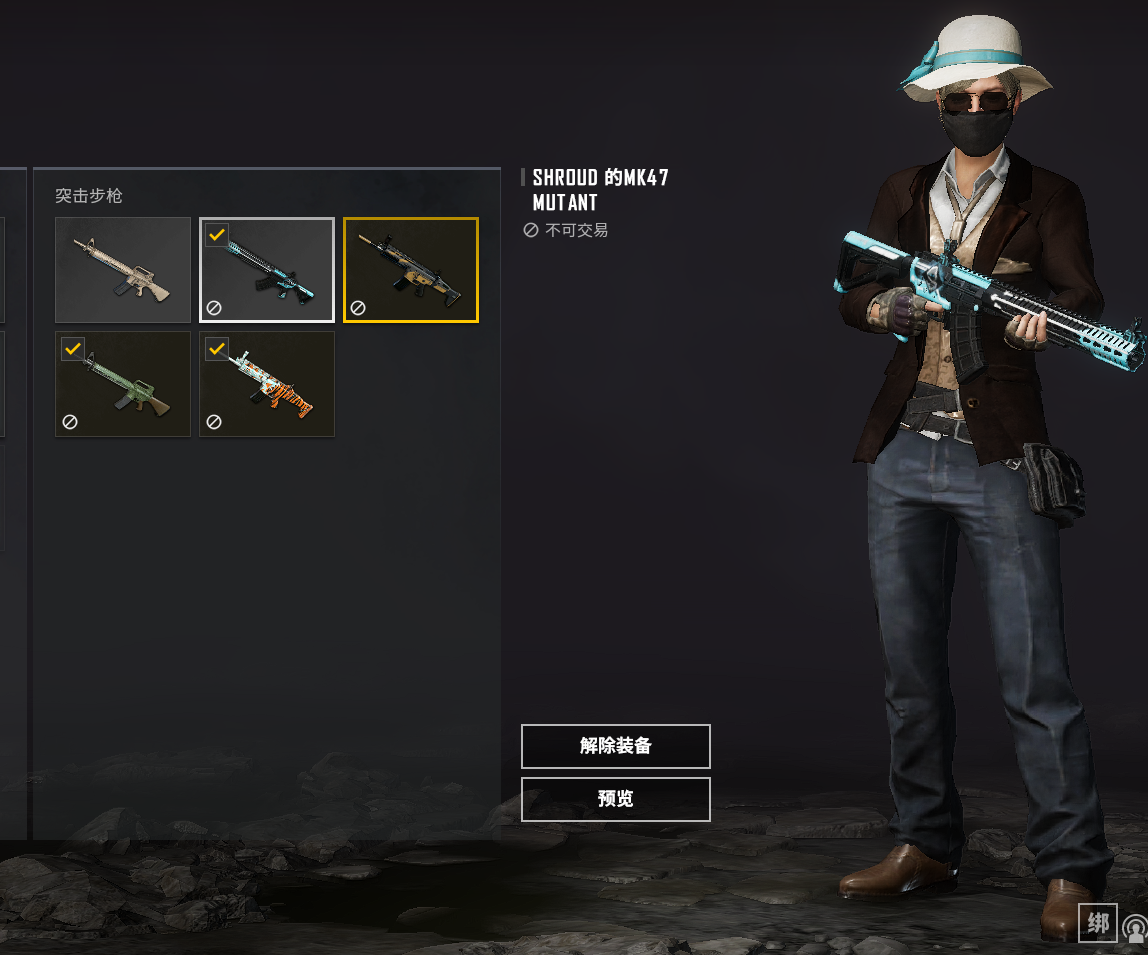Viewport: 1148px width, 955px height.
Task: Open the 预览 preview button
Action: 615,799
